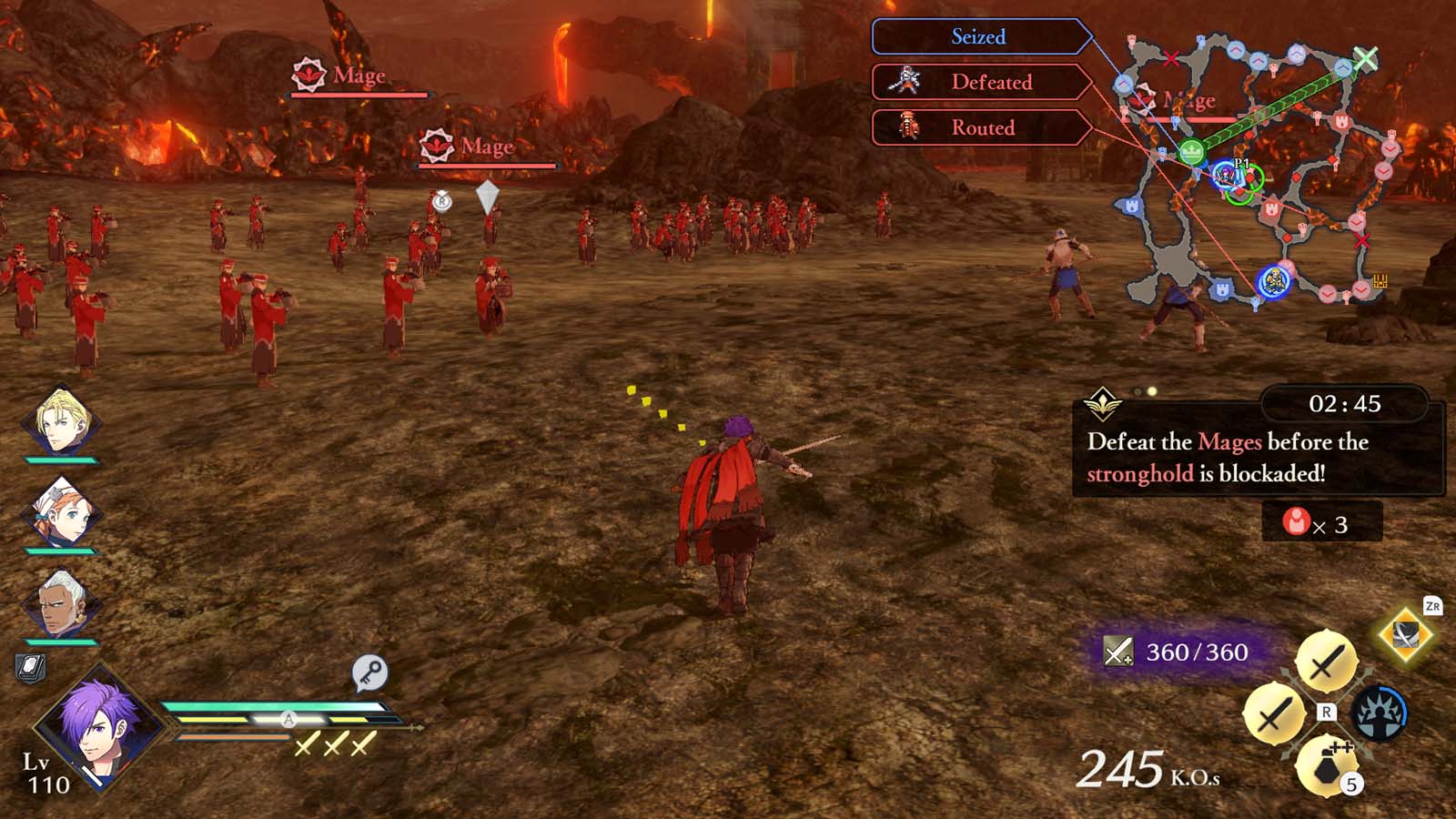Click the green crown stronghold icon on the minimap
Screen dimensions: 1456x819
[1191, 153]
